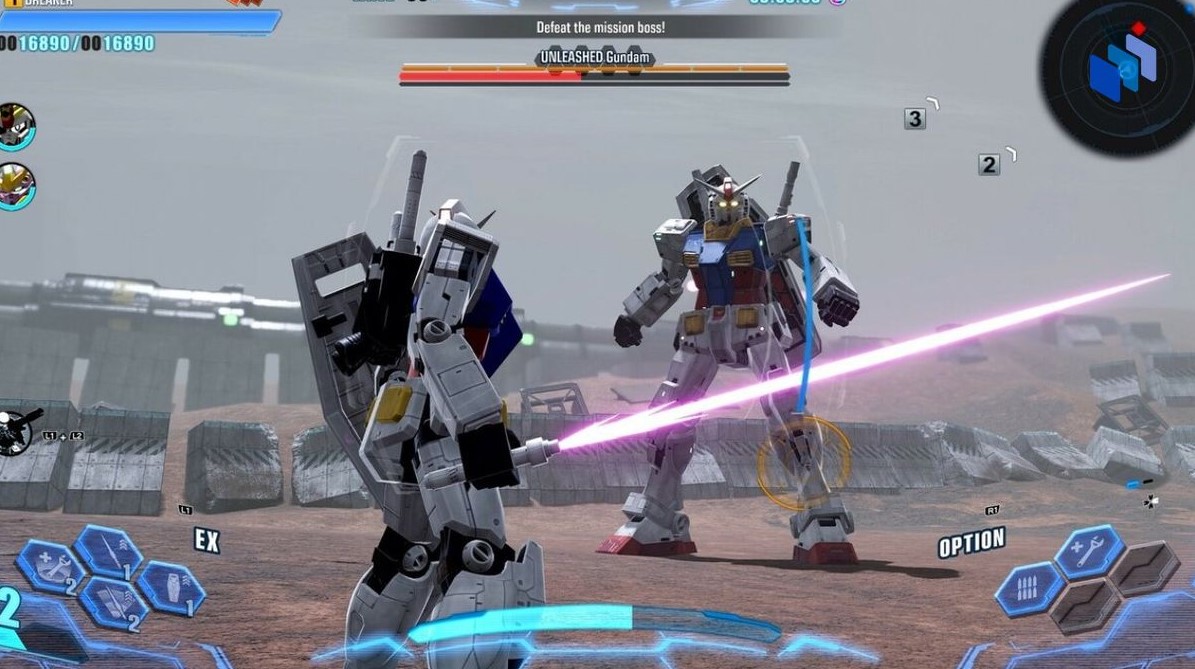Use the wrench repair option skill
1195x669 pixels.
[1088, 552]
